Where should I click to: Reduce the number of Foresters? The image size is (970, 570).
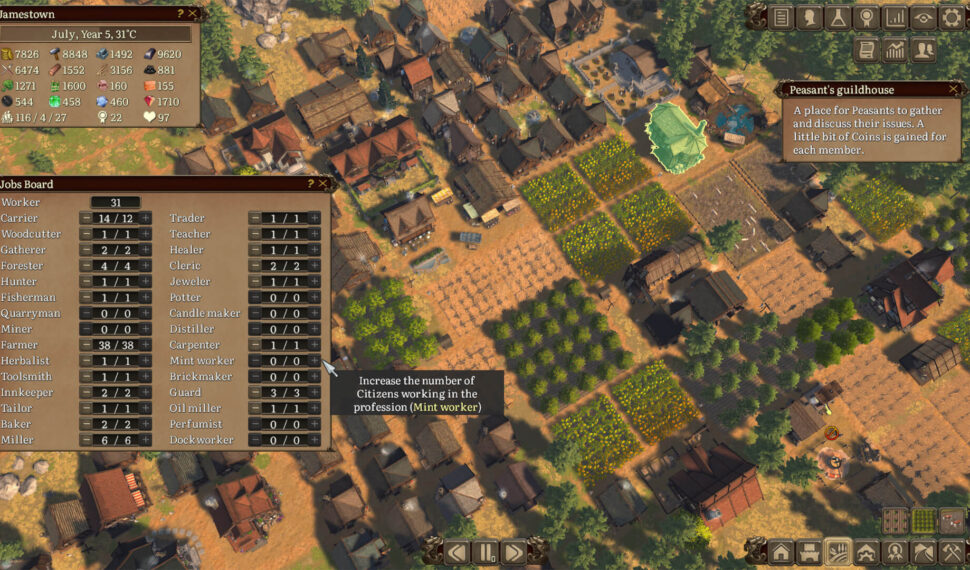(x=87, y=266)
